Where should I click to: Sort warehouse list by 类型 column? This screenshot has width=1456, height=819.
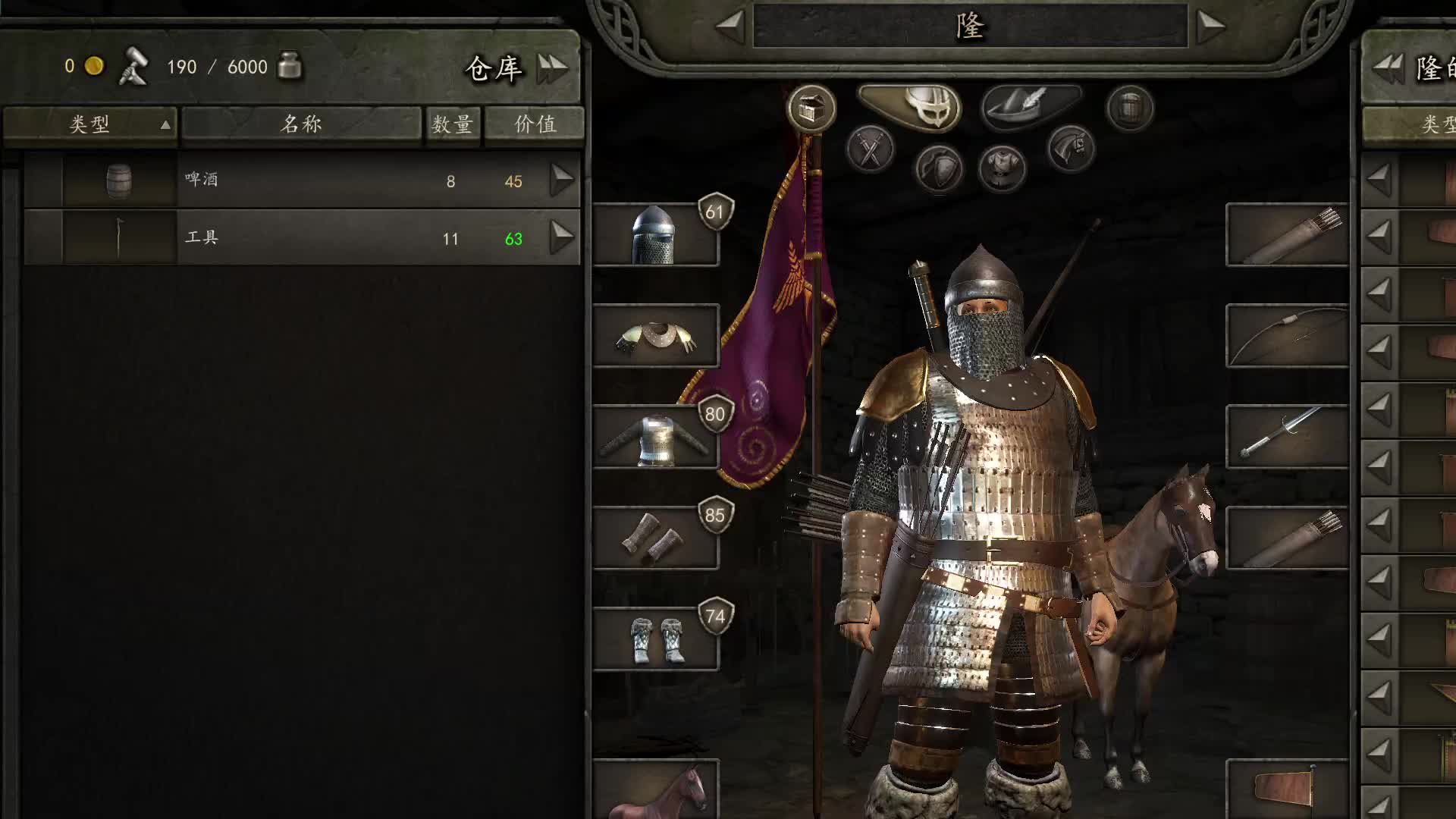pos(90,124)
